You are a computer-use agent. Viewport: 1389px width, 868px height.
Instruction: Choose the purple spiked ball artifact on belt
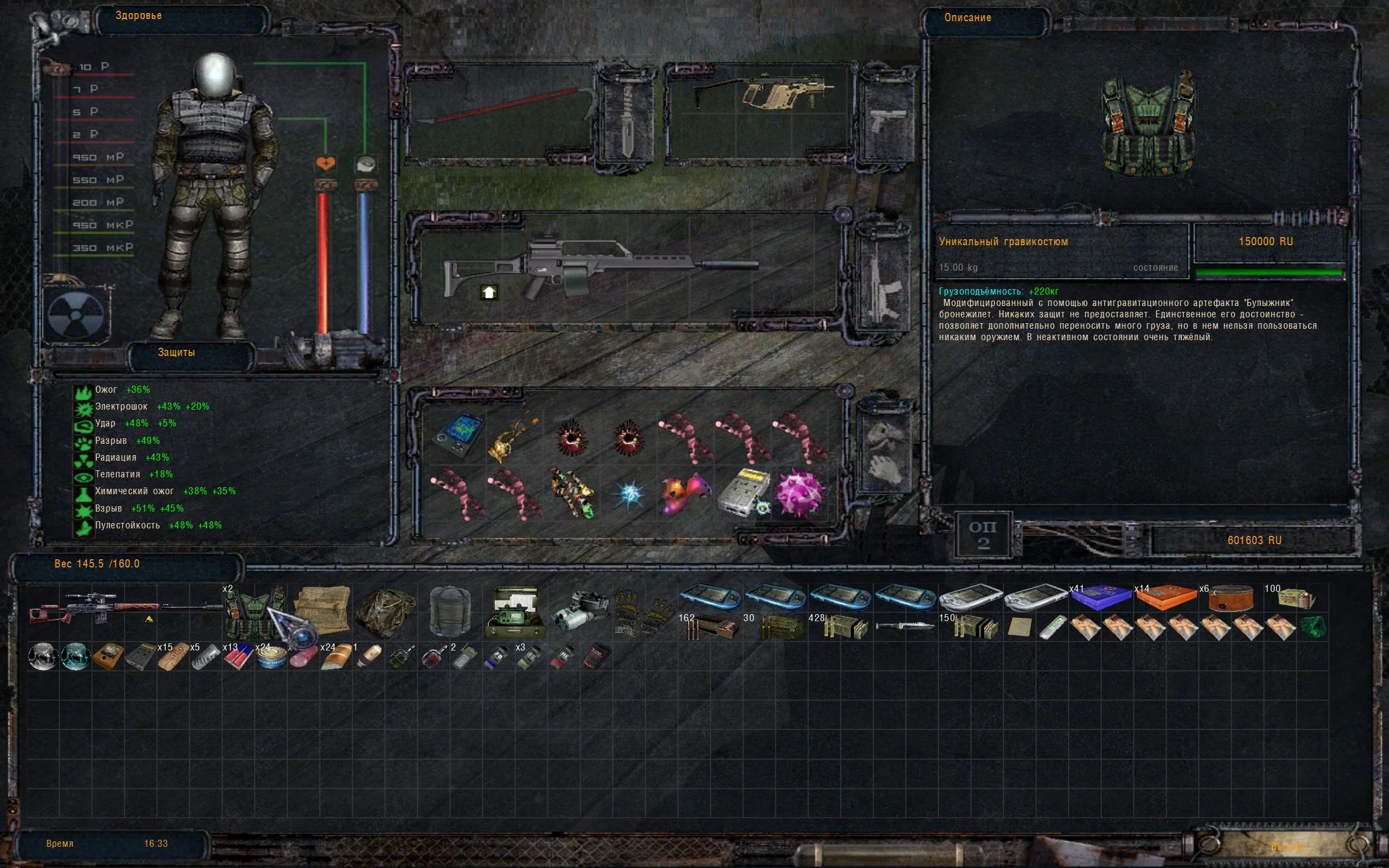click(799, 493)
